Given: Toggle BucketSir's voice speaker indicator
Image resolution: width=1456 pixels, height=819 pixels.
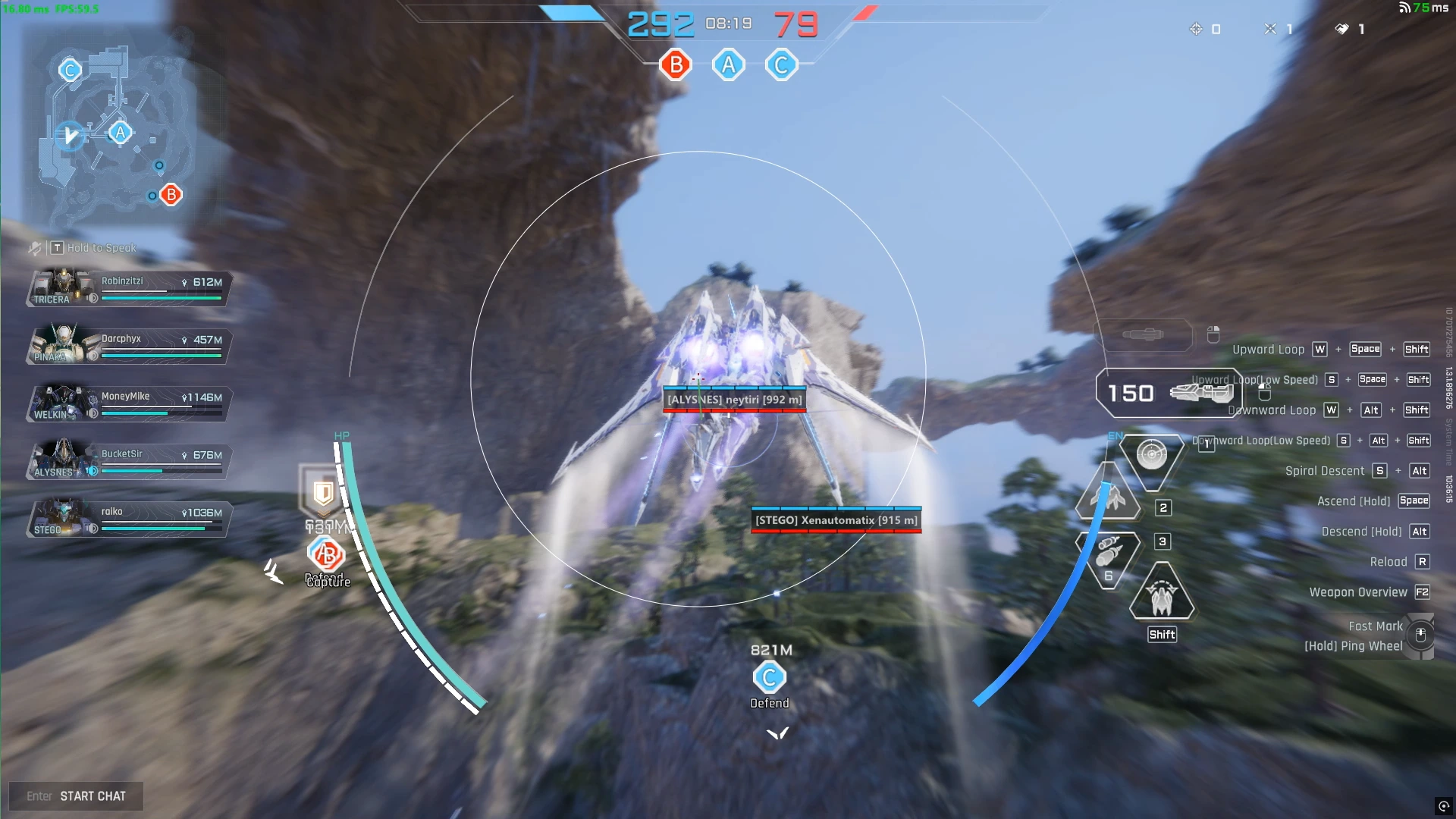Looking at the screenshot, I should pyautogui.click(x=93, y=471).
